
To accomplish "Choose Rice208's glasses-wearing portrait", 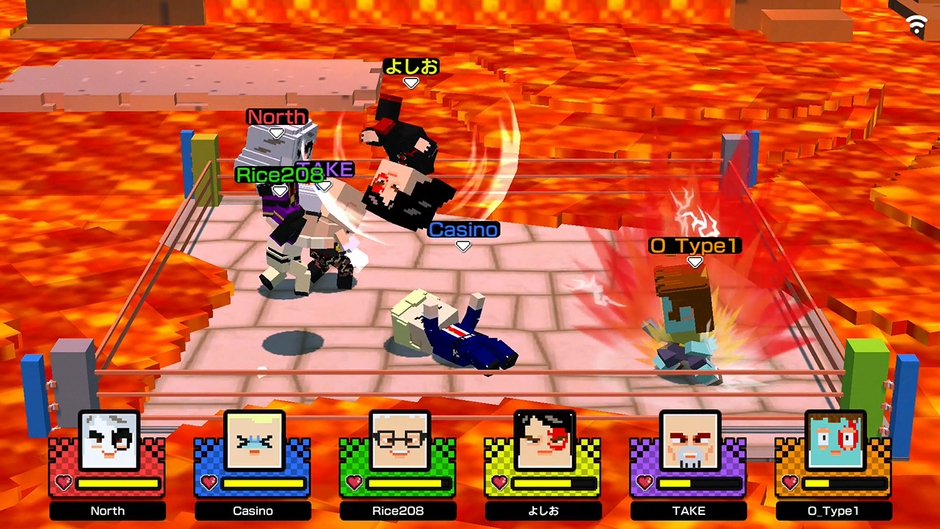I will 399,440.
